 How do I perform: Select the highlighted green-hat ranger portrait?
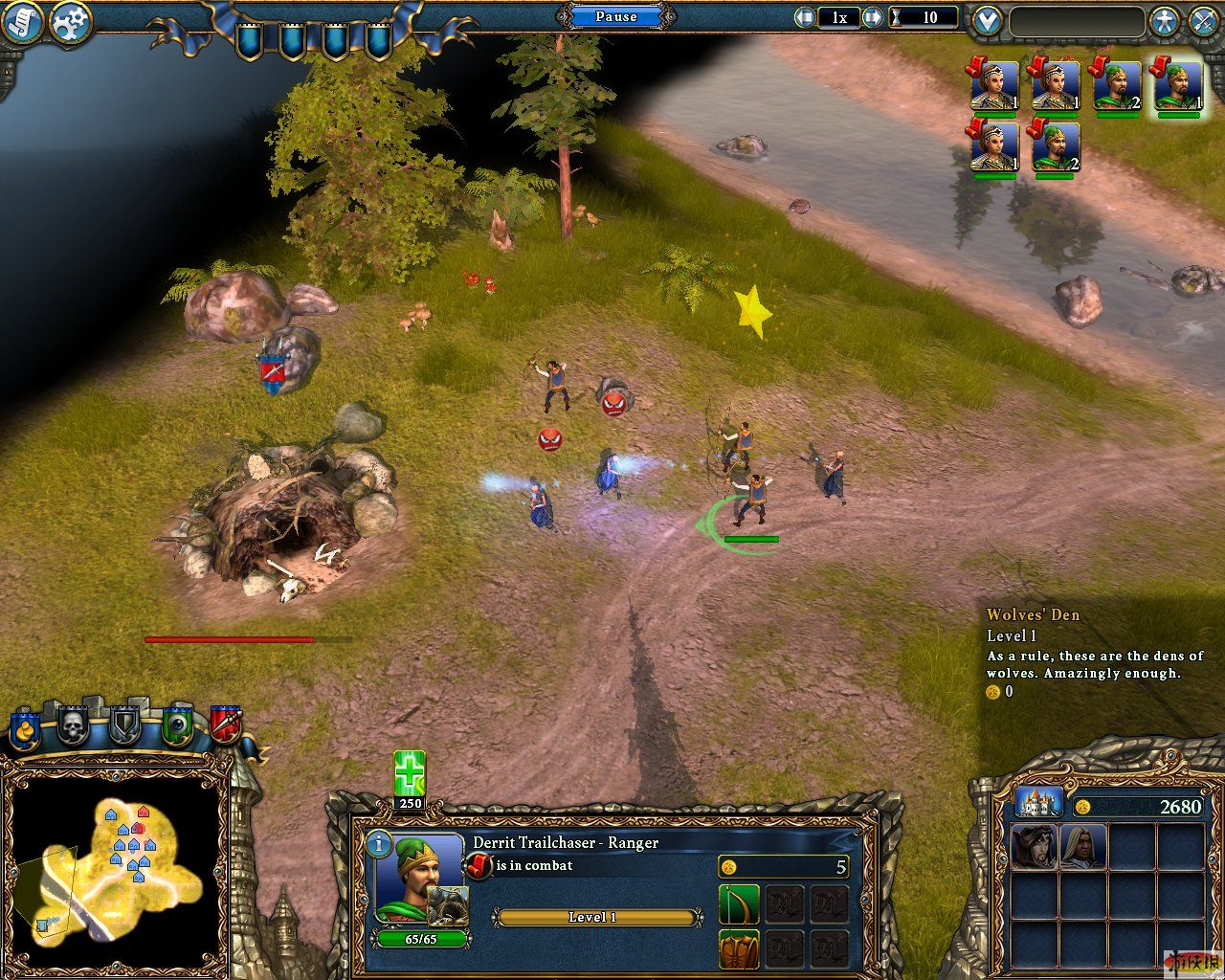[x=1177, y=86]
